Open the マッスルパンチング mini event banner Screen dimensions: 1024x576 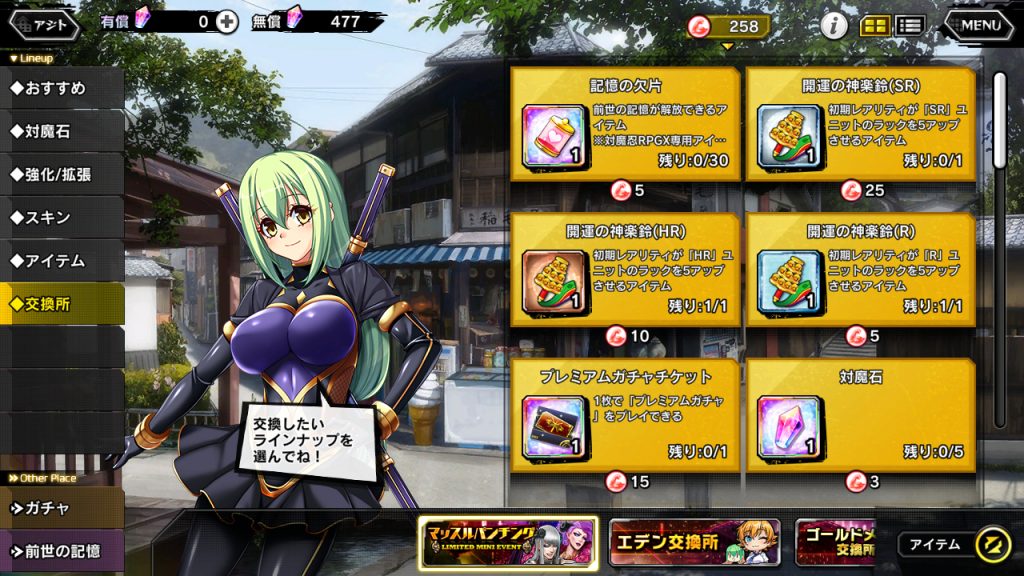[x=508, y=543]
